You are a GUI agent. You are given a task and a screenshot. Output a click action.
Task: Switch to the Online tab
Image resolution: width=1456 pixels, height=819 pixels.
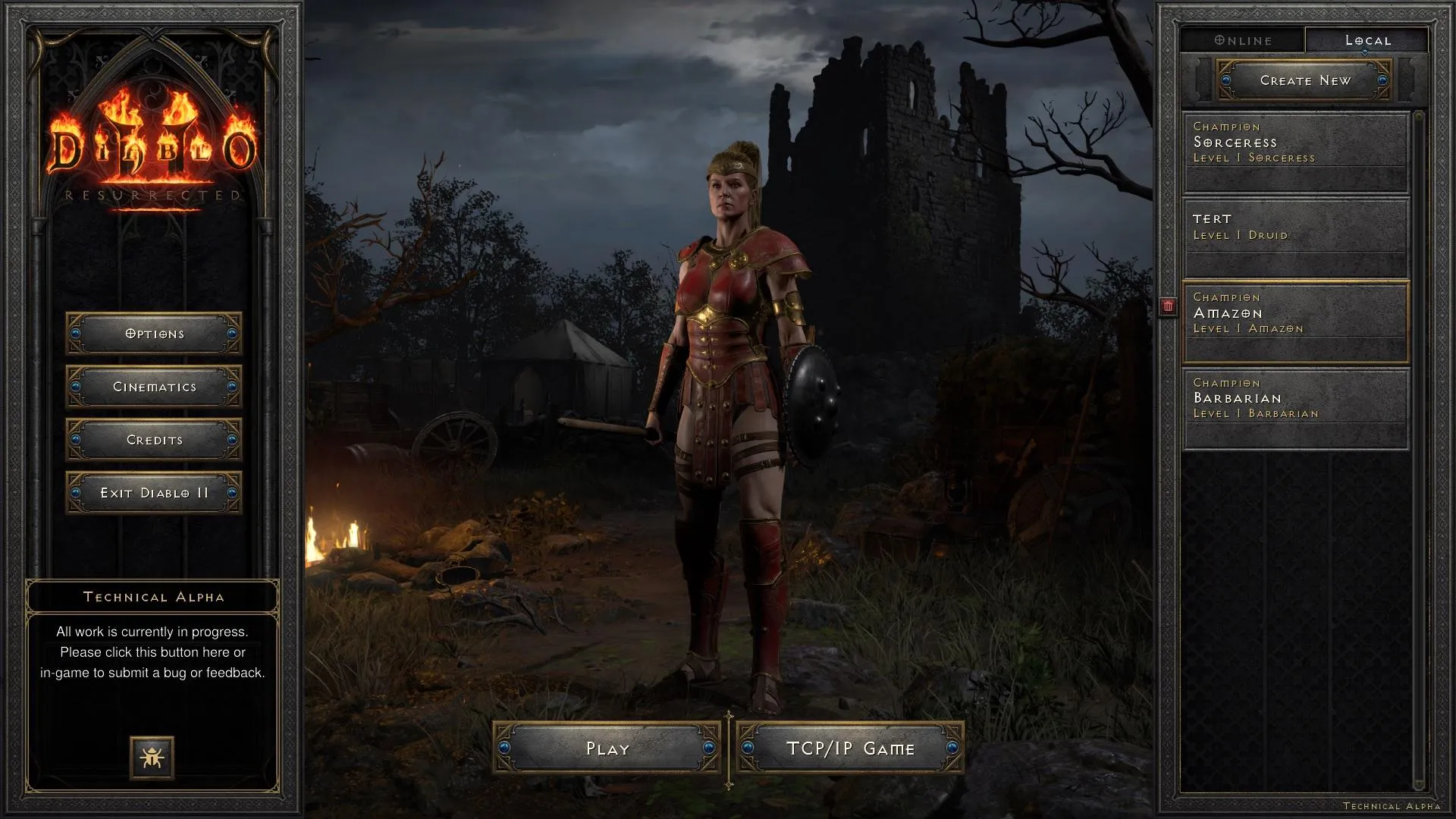point(1243,40)
